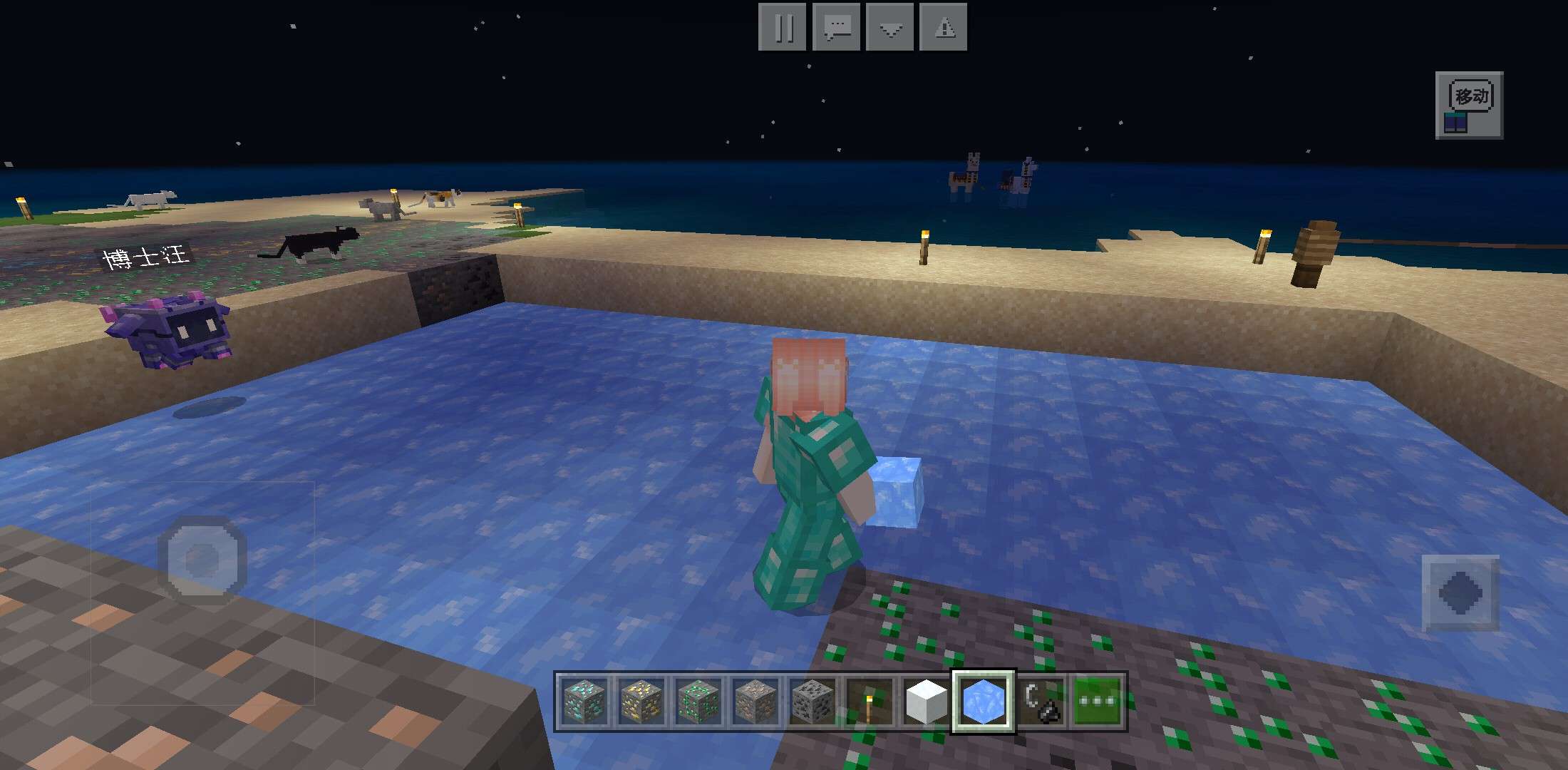Select the diamond ore hotbar slot
The width and height of the screenshot is (1568, 770).
click(x=584, y=701)
